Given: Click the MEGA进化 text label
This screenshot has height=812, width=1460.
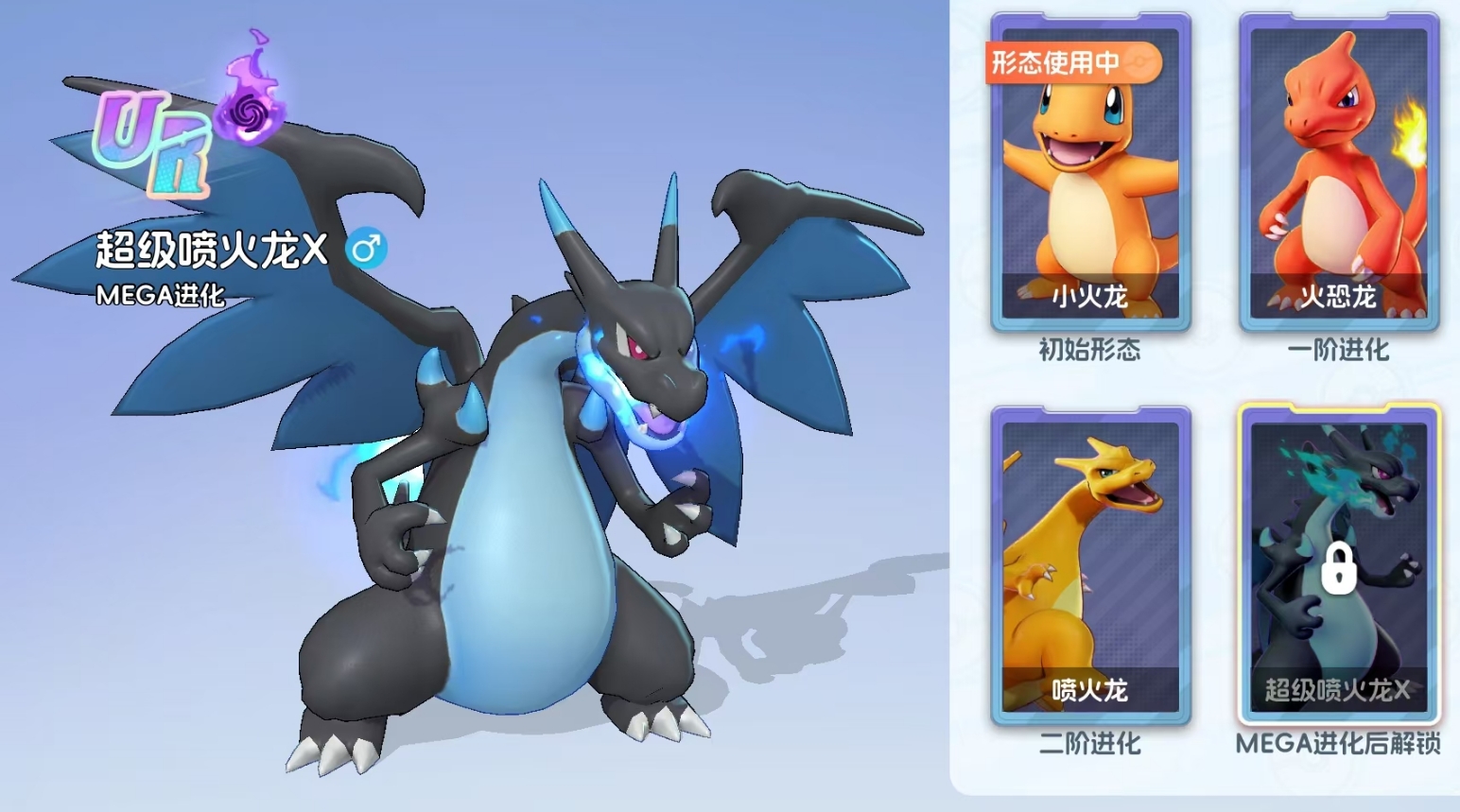Looking at the screenshot, I should click(160, 296).
